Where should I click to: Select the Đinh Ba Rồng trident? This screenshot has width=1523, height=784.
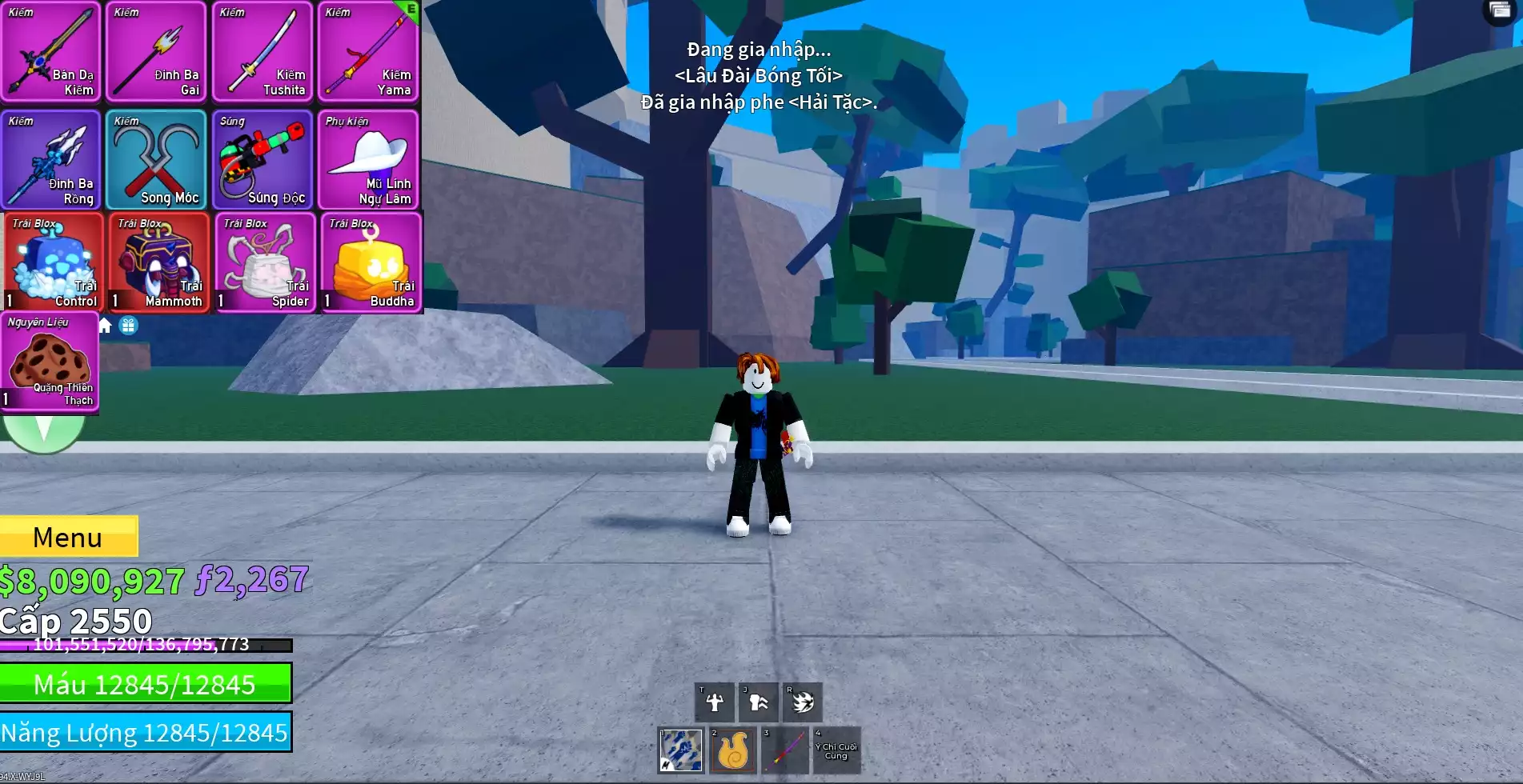[x=51, y=160]
